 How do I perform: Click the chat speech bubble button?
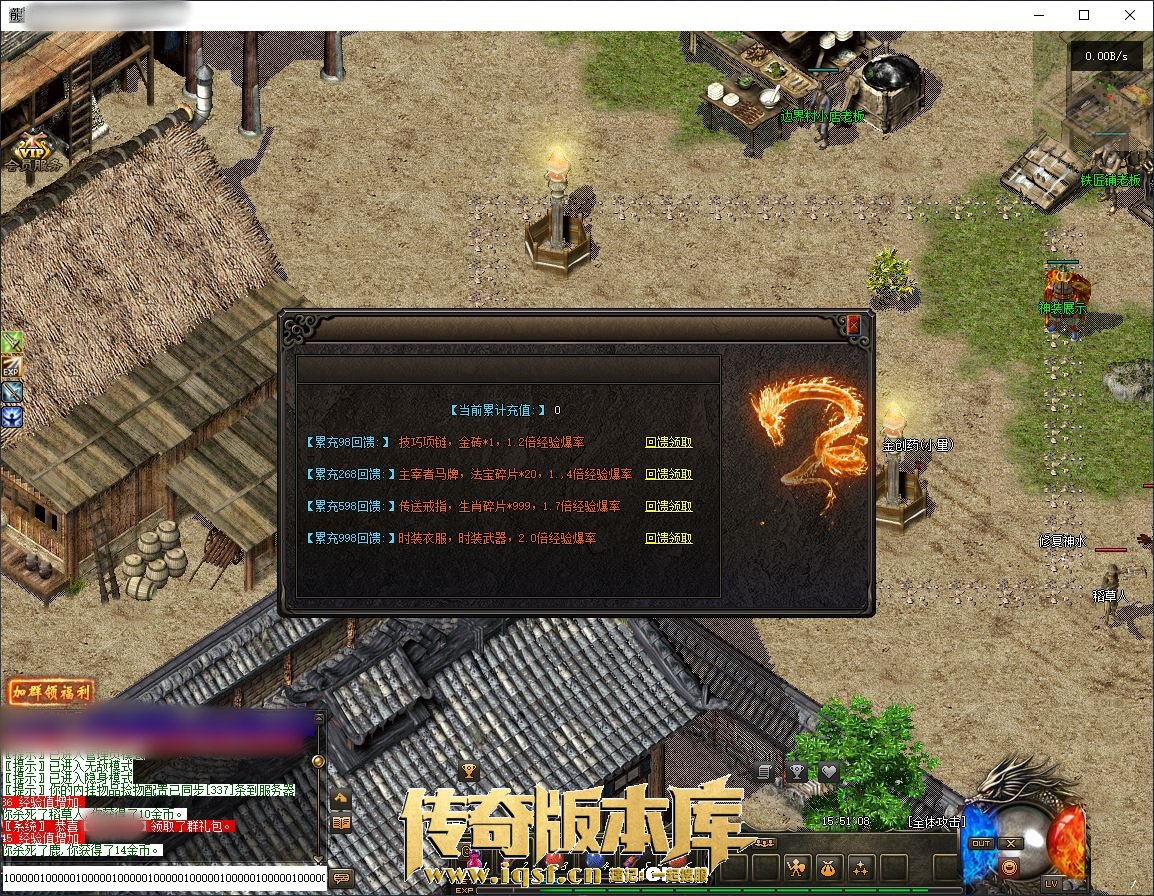tap(342, 878)
